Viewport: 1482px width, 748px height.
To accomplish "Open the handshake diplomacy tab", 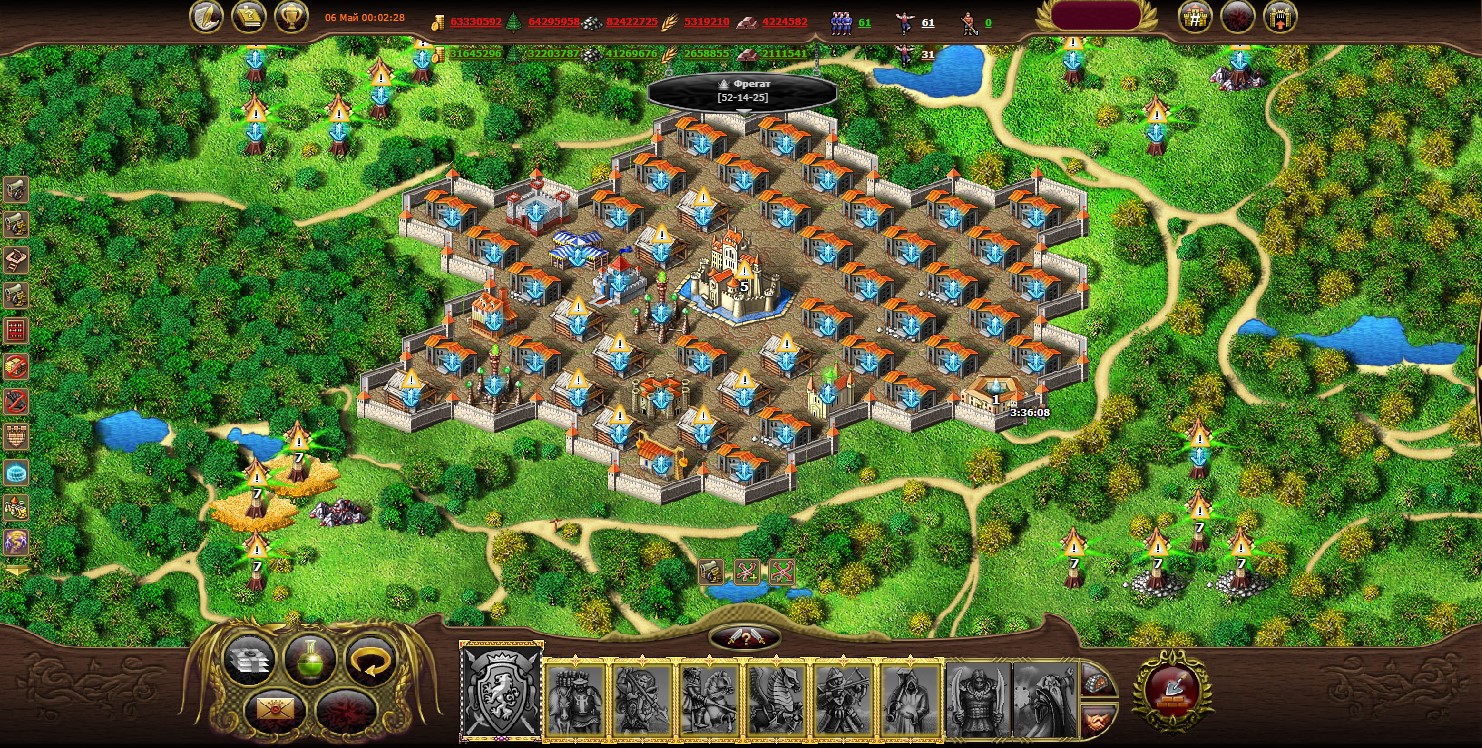I will coord(1097,717).
